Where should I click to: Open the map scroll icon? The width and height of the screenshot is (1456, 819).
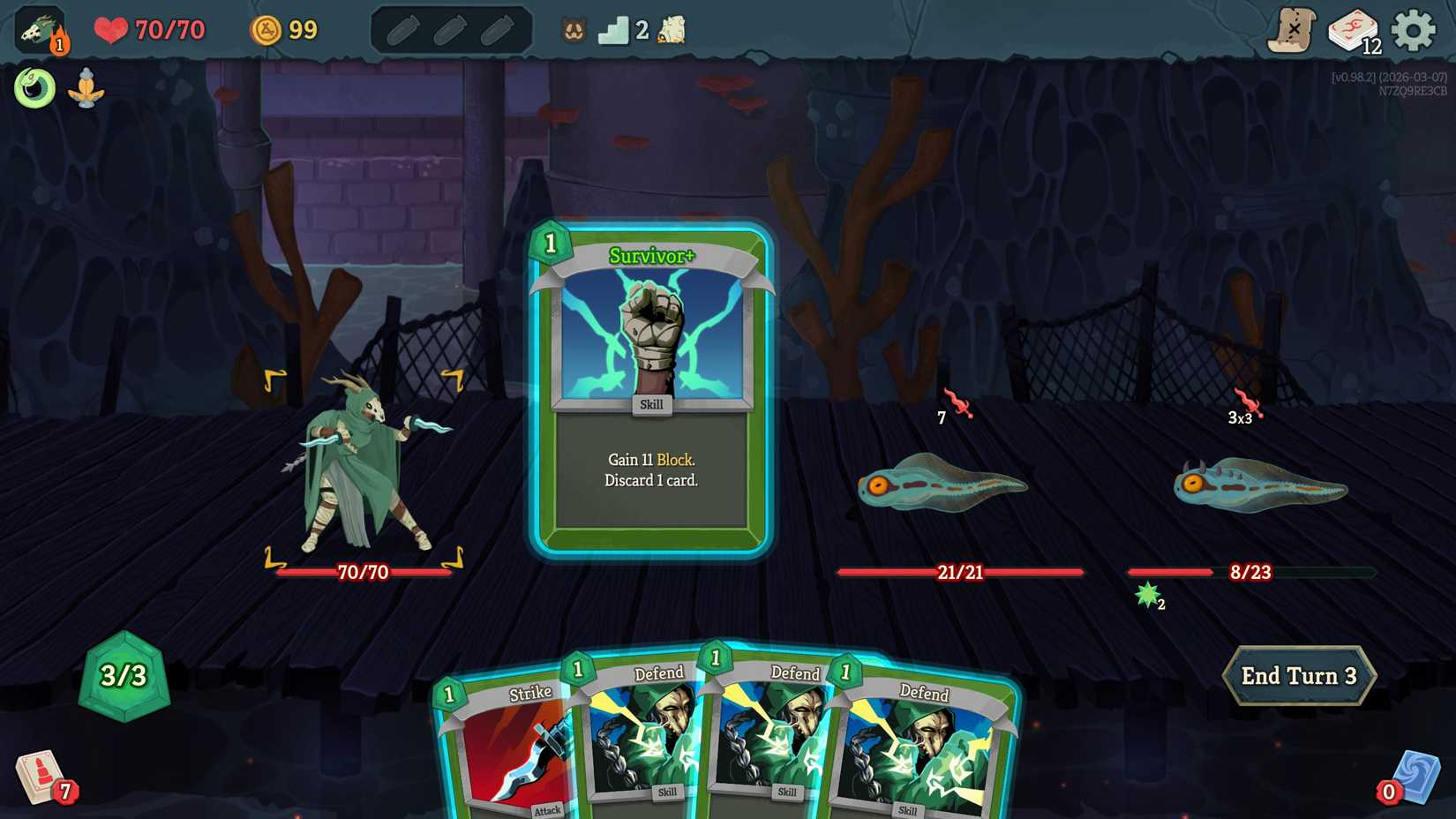(1293, 29)
